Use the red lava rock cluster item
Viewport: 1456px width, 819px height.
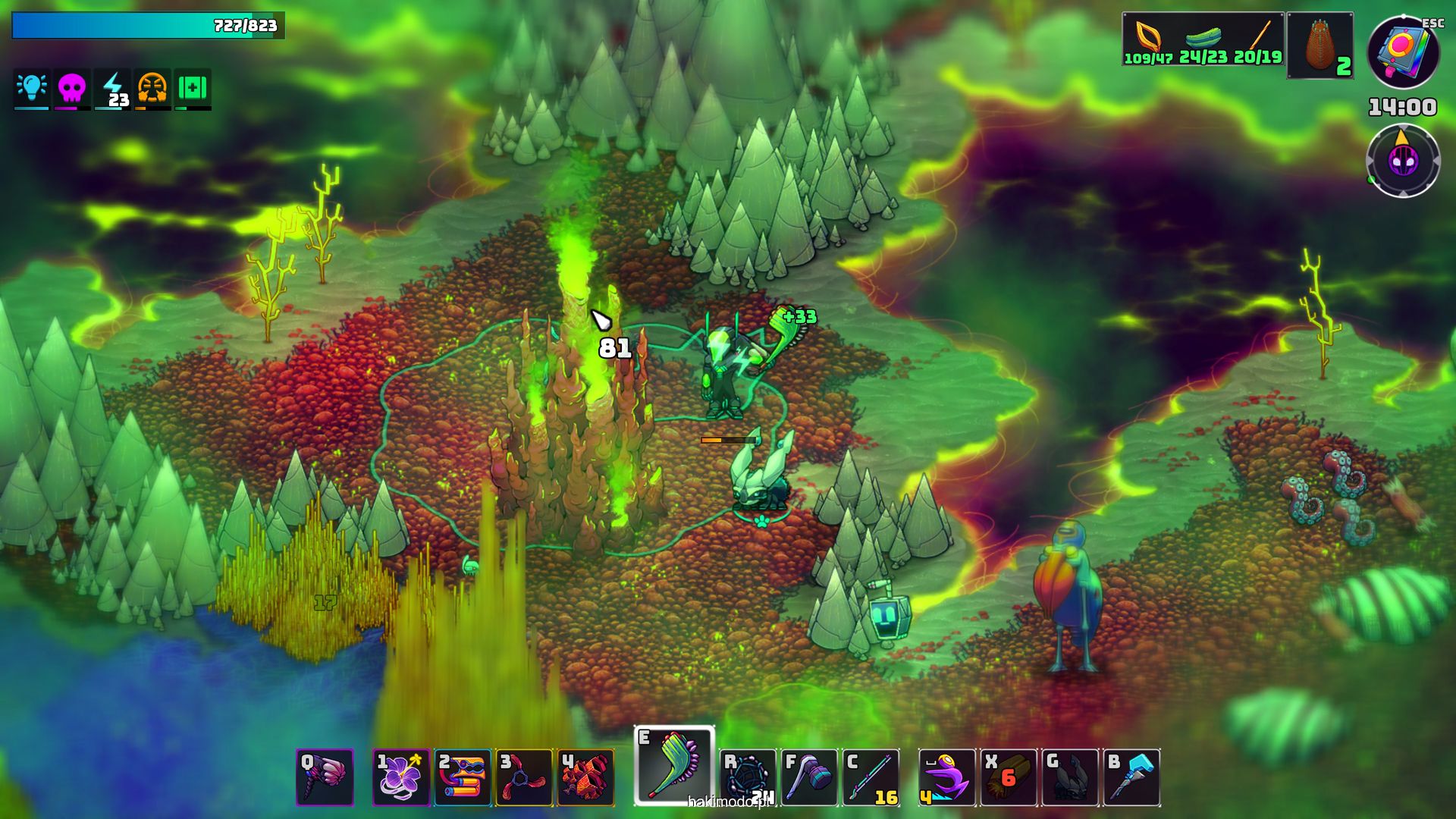pos(585,777)
